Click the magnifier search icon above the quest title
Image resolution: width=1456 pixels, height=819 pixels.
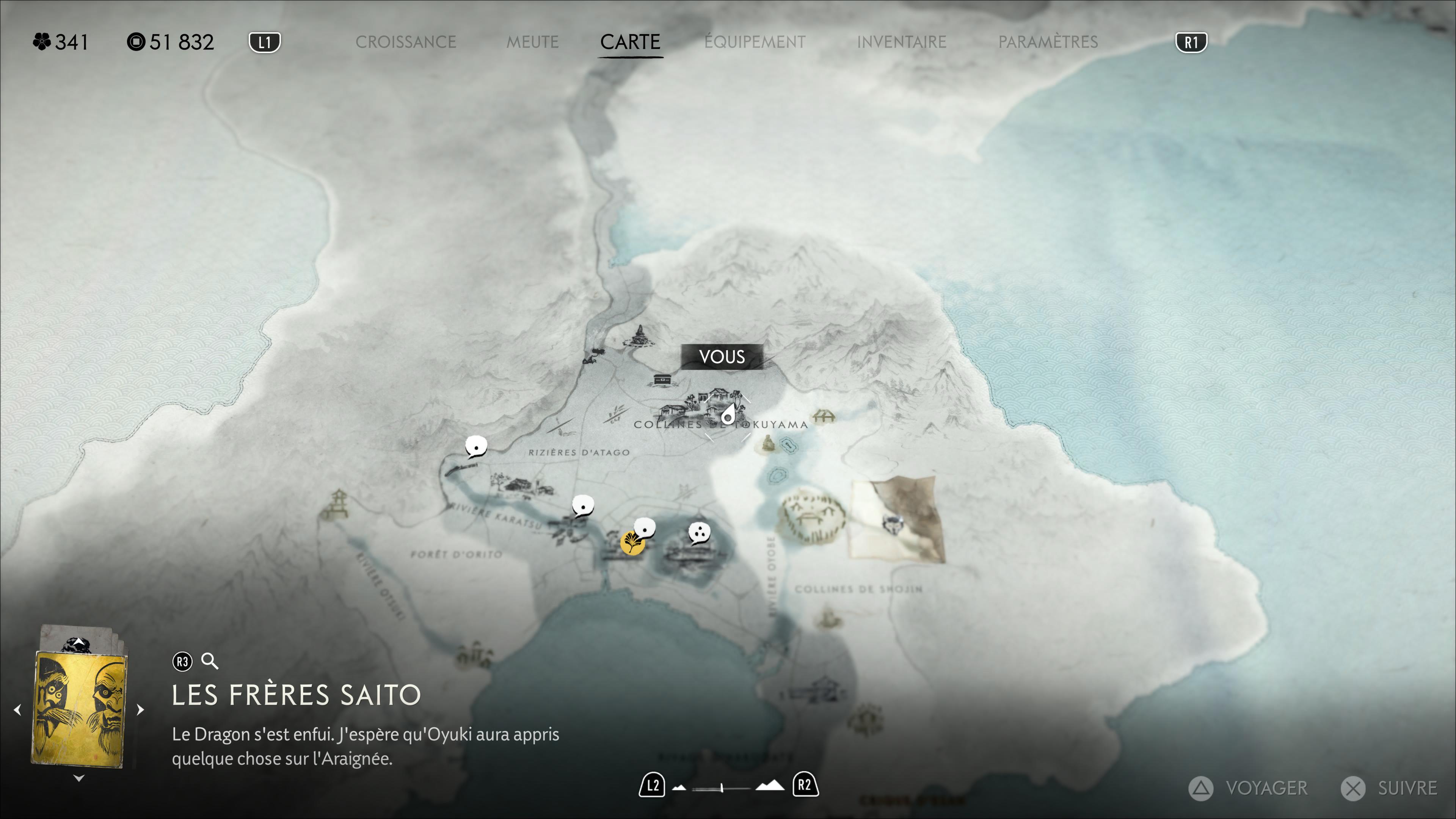(210, 661)
